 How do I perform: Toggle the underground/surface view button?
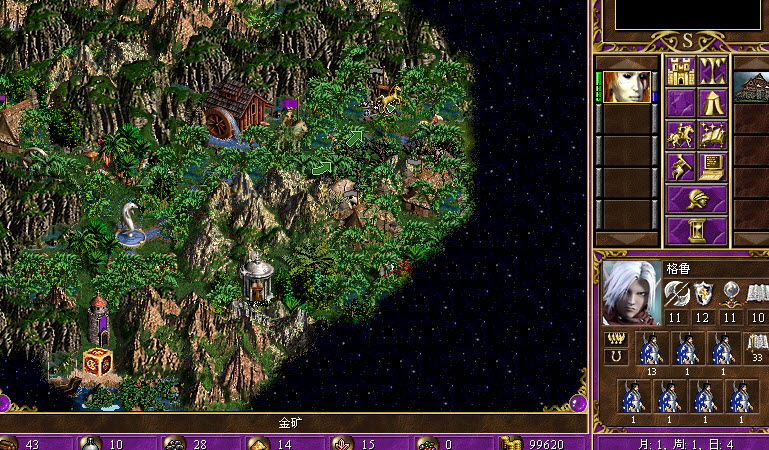tap(713, 71)
